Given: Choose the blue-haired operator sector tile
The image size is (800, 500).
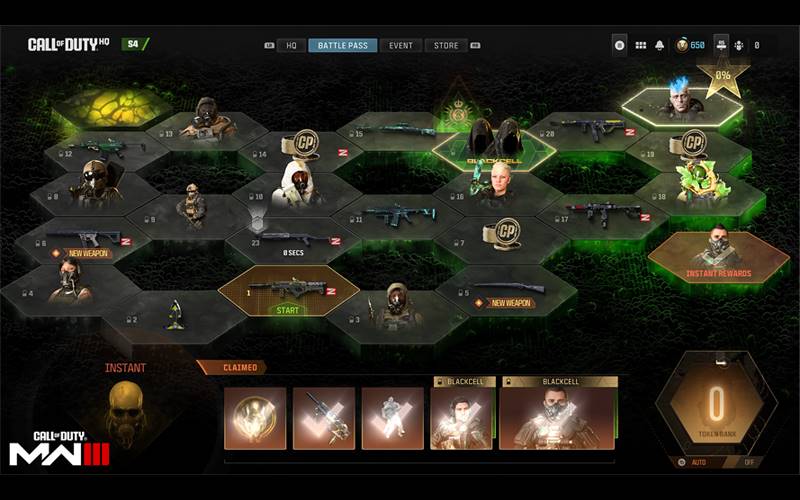Looking at the screenshot, I should pos(682,101).
